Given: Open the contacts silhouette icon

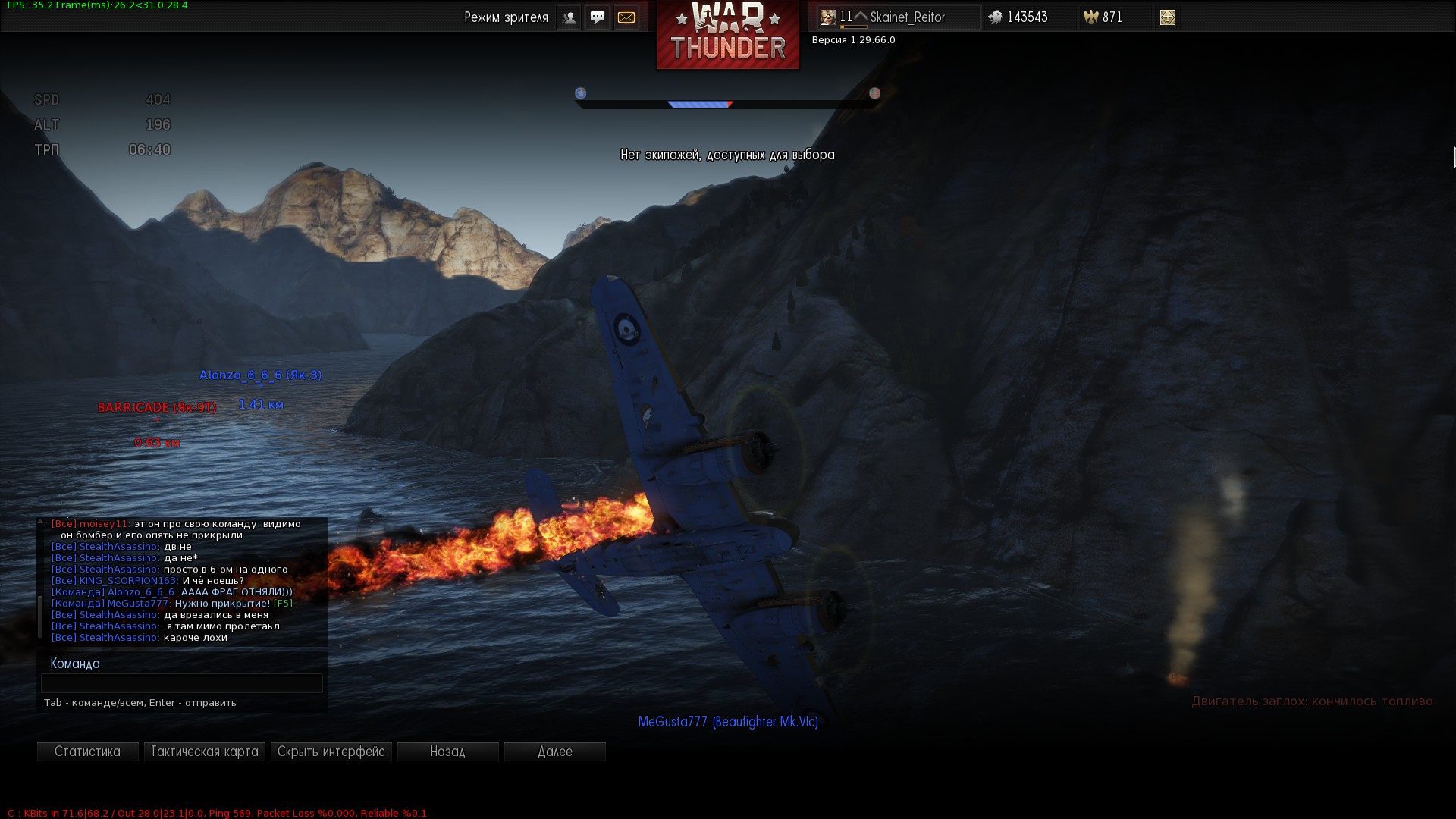Looking at the screenshot, I should [569, 17].
